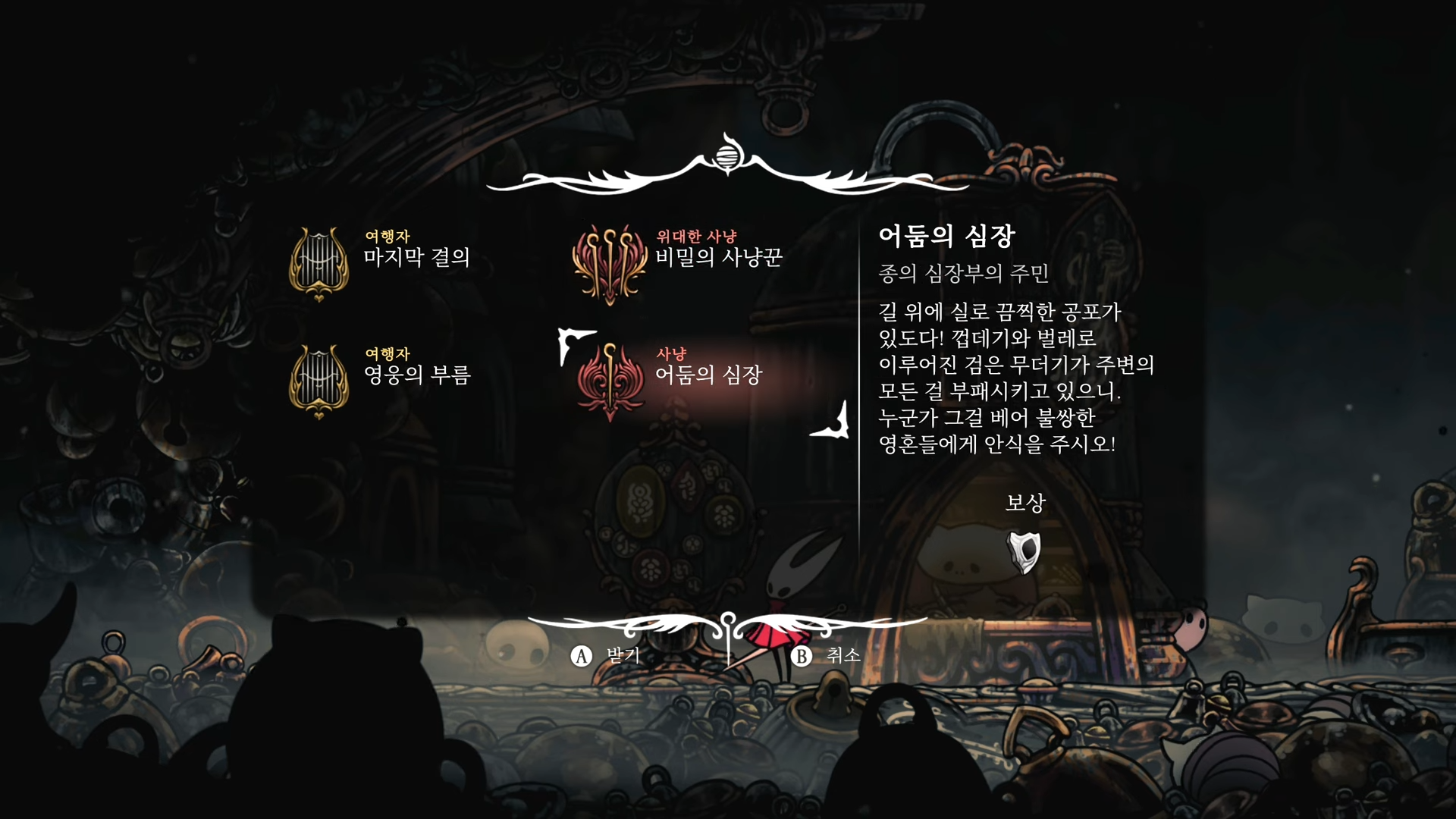This screenshot has height=819, width=1456.
Task: Click the A button icon near '받기'
Action: click(581, 657)
